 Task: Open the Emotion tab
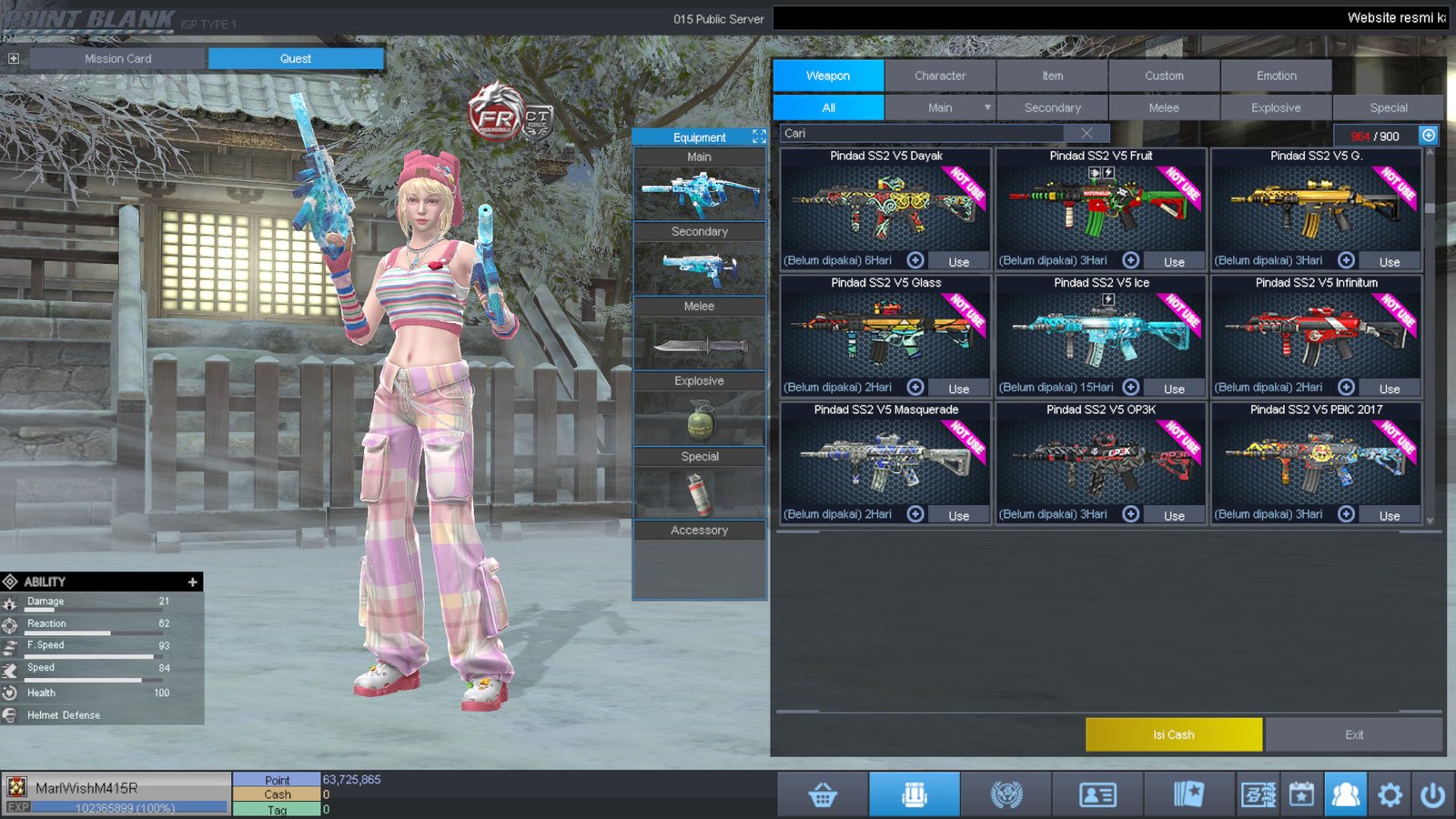click(x=1276, y=76)
